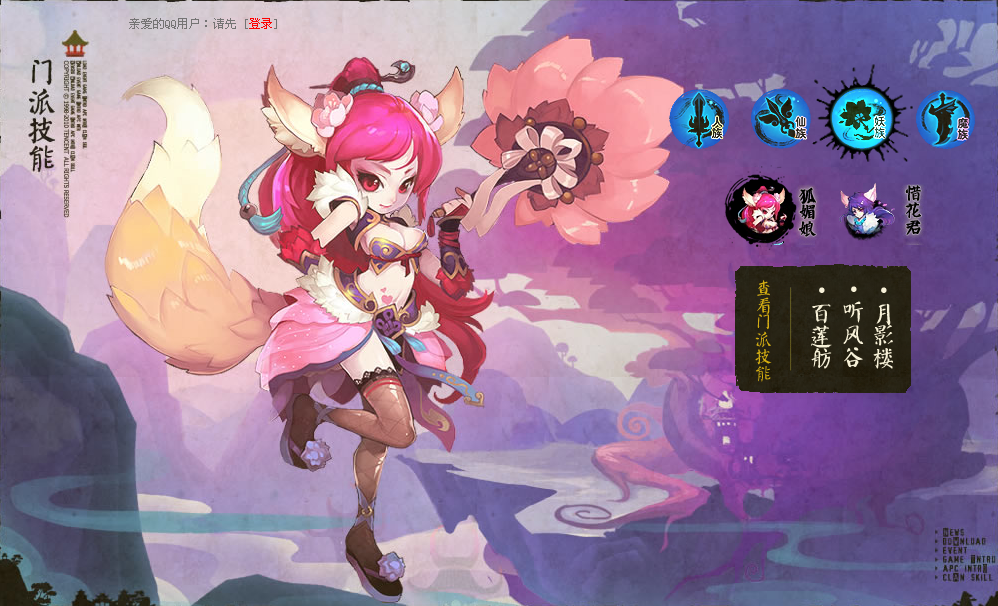Open the NEWS link
The width and height of the screenshot is (998, 606).
[953, 532]
